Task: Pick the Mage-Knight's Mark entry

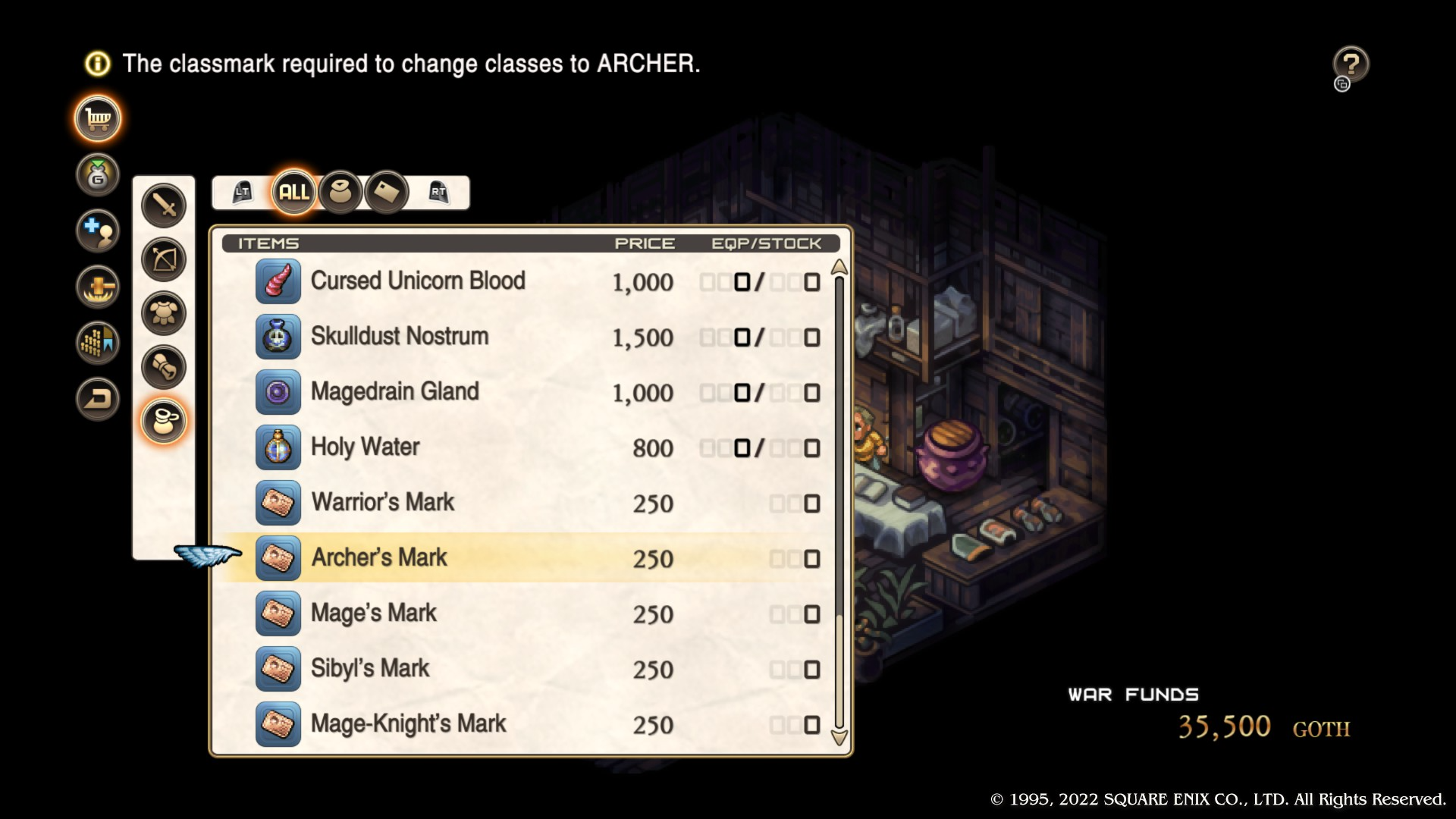Action: point(408,724)
